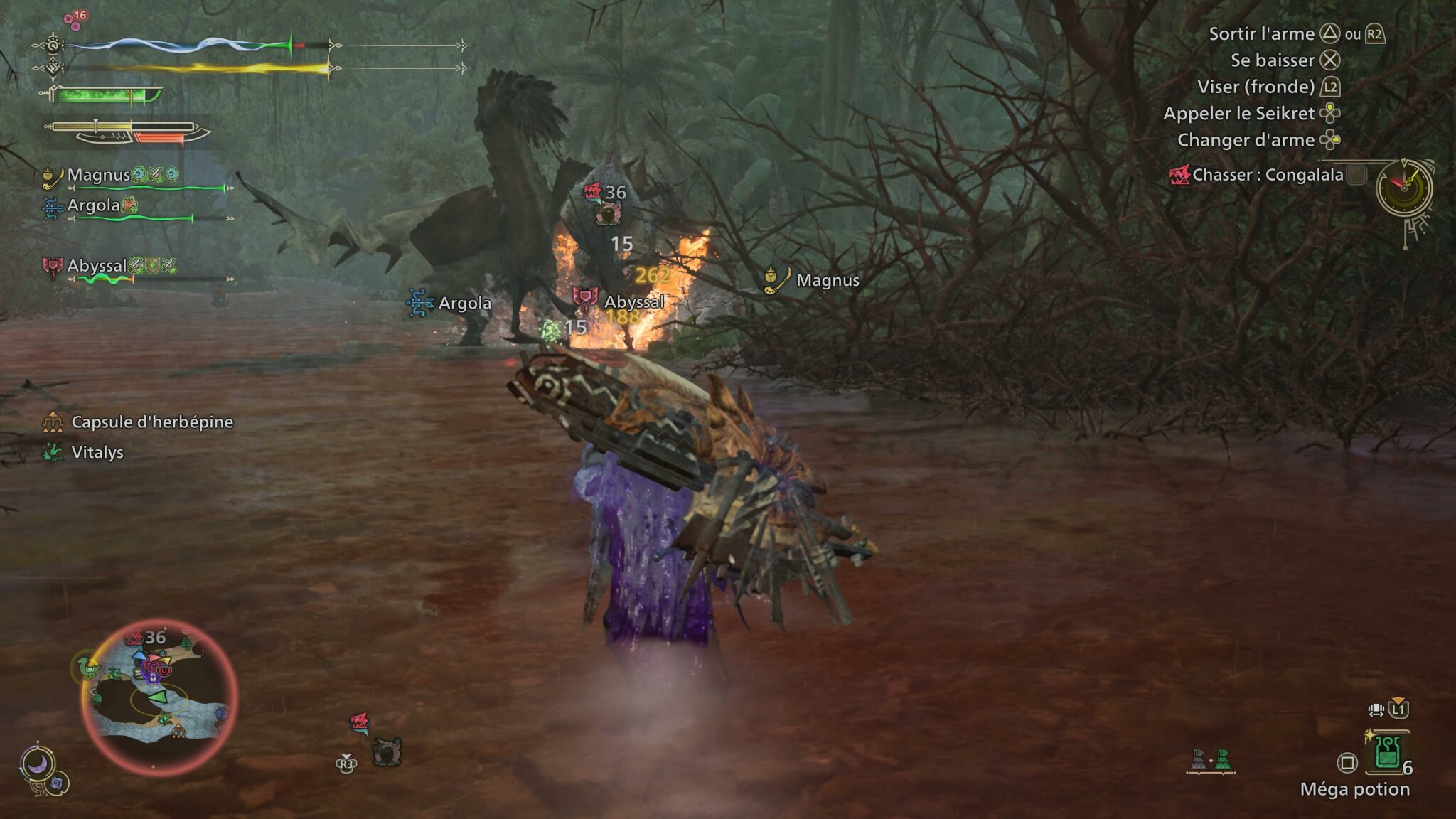The image size is (1456, 819).
Task: Click the monster target icon near R3
Action: click(386, 751)
